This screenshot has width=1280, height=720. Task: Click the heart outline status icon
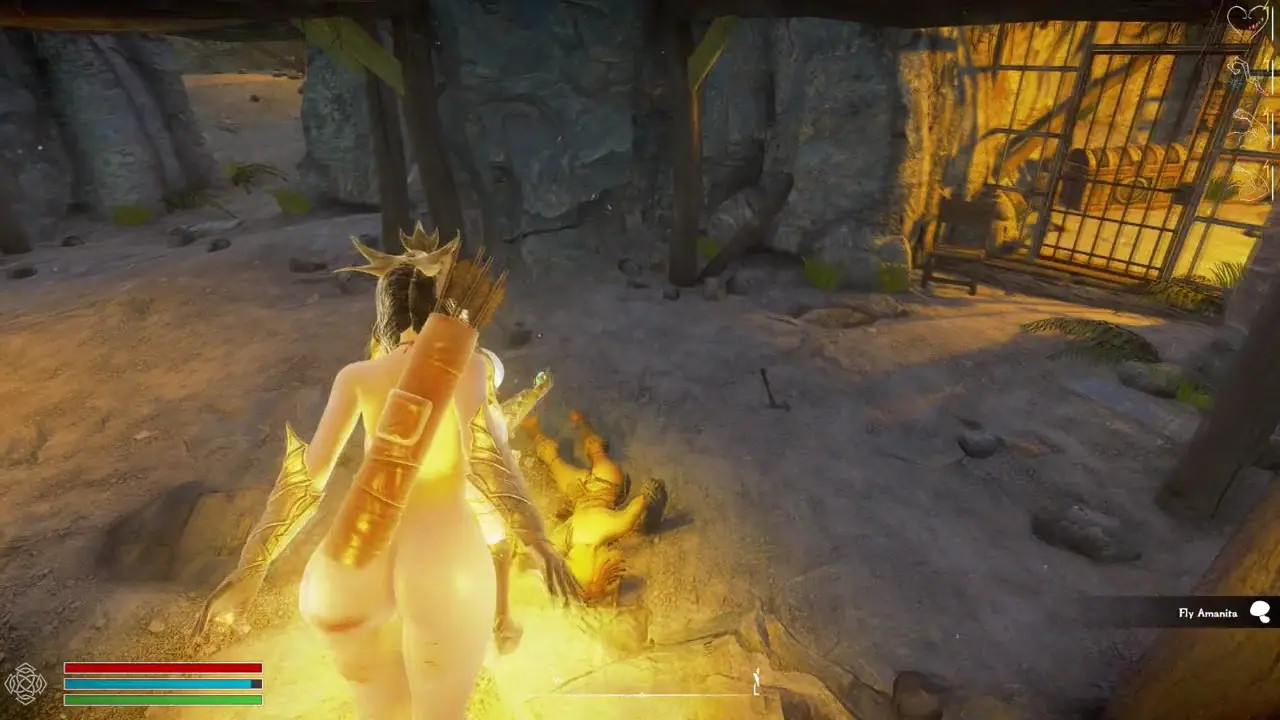click(x=1246, y=19)
